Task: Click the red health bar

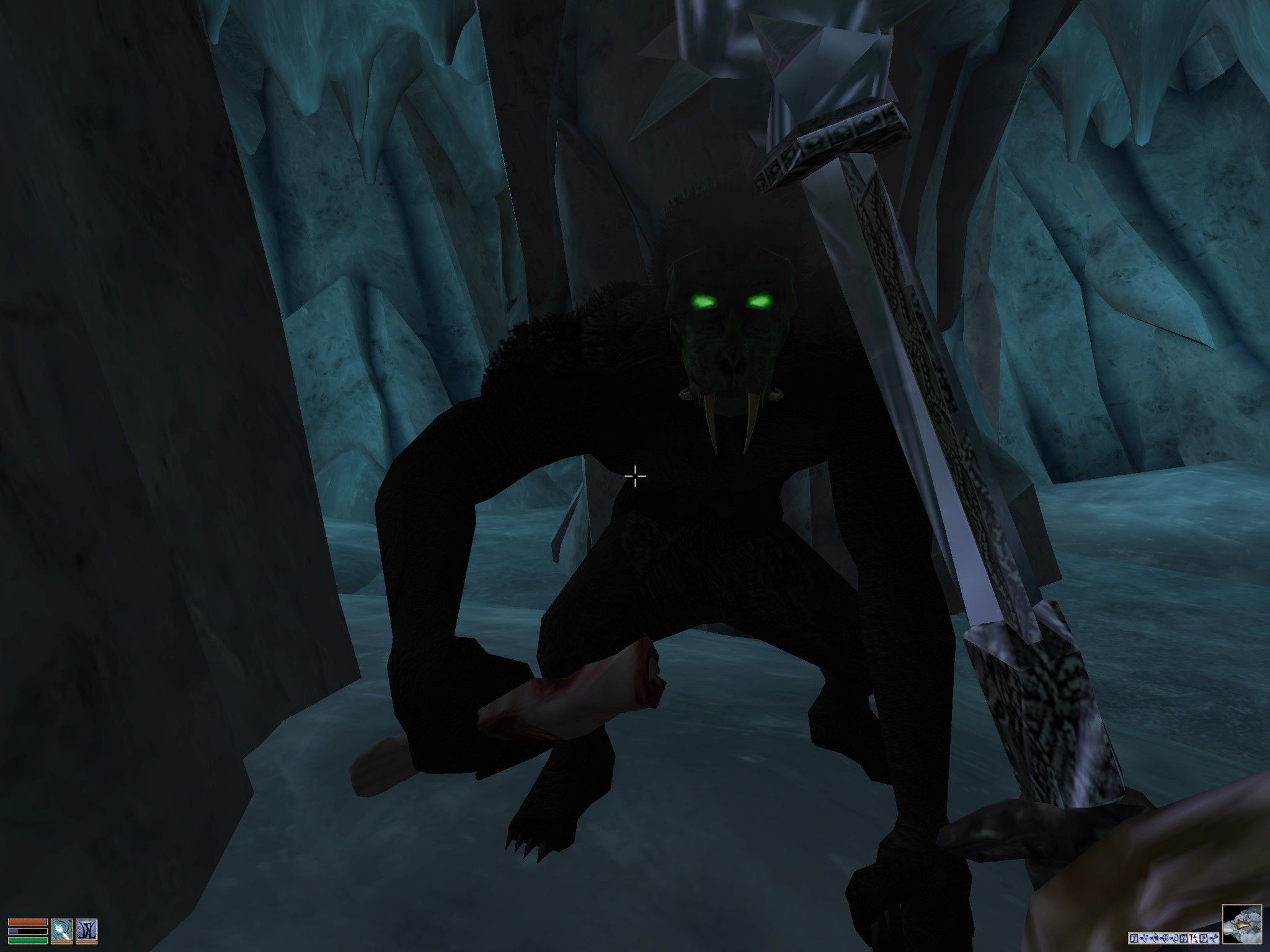Action: click(27, 922)
